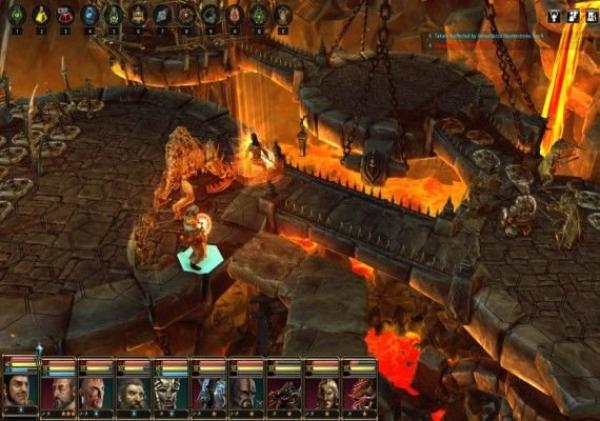Use the yellow potion quick slot
Viewport: 600px width, 421px height.
point(41,14)
